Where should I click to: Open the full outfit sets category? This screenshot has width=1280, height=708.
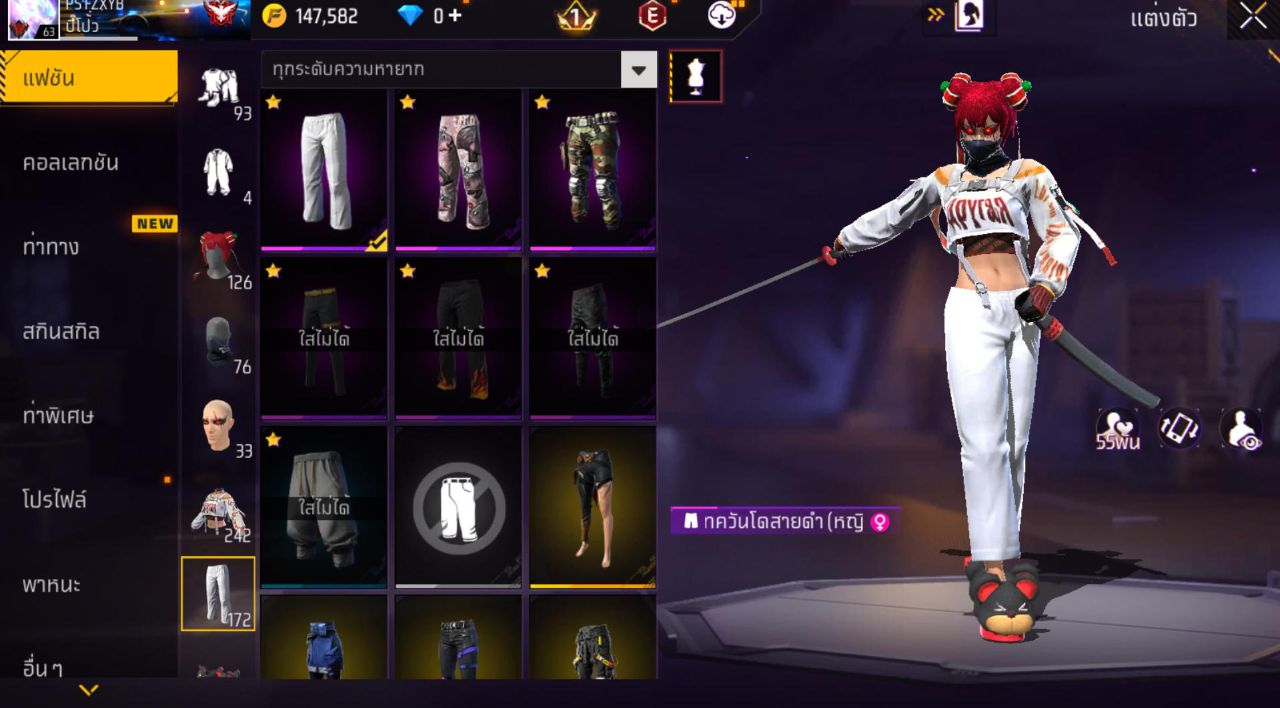[x=218, y=88]
